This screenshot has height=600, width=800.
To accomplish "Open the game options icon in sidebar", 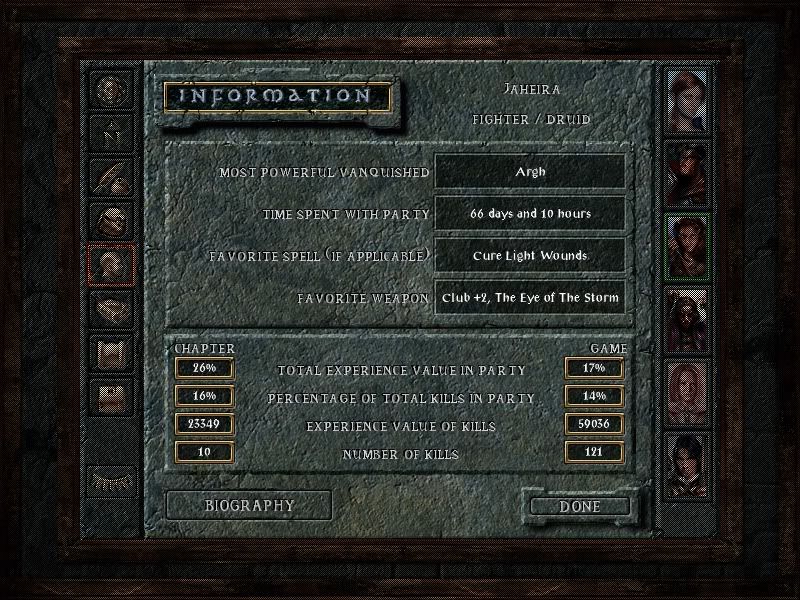I will point(109,393).
